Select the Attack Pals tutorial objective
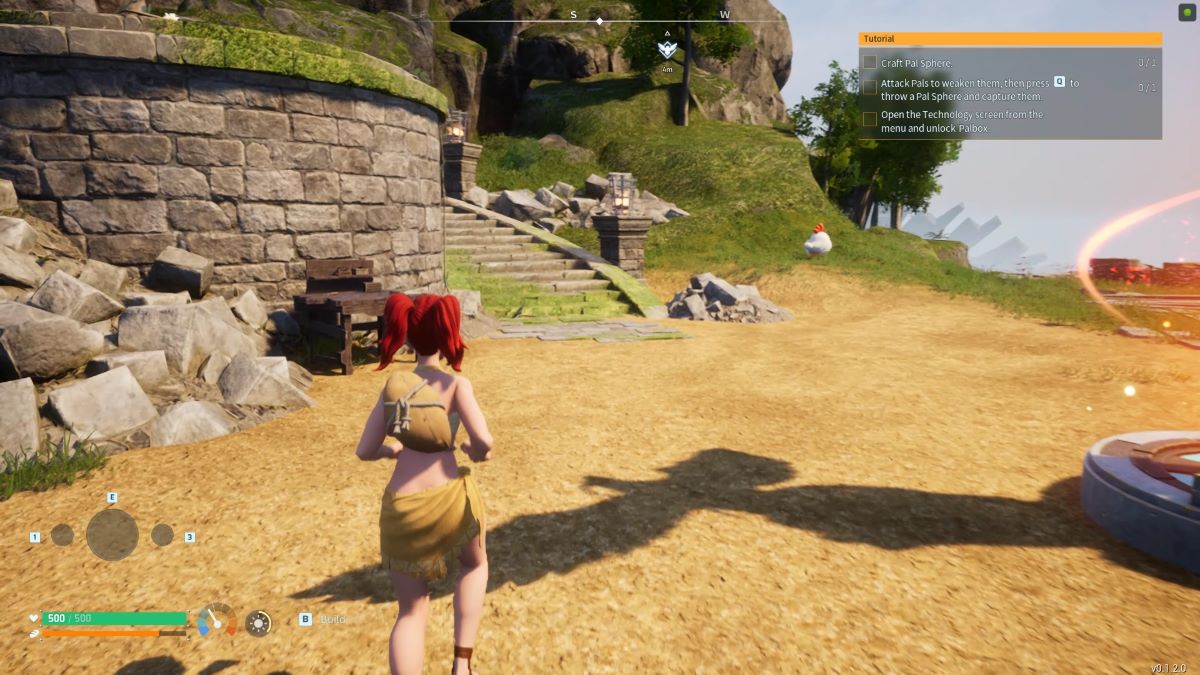Viewport: 1200px width, 675px height. 979,89
